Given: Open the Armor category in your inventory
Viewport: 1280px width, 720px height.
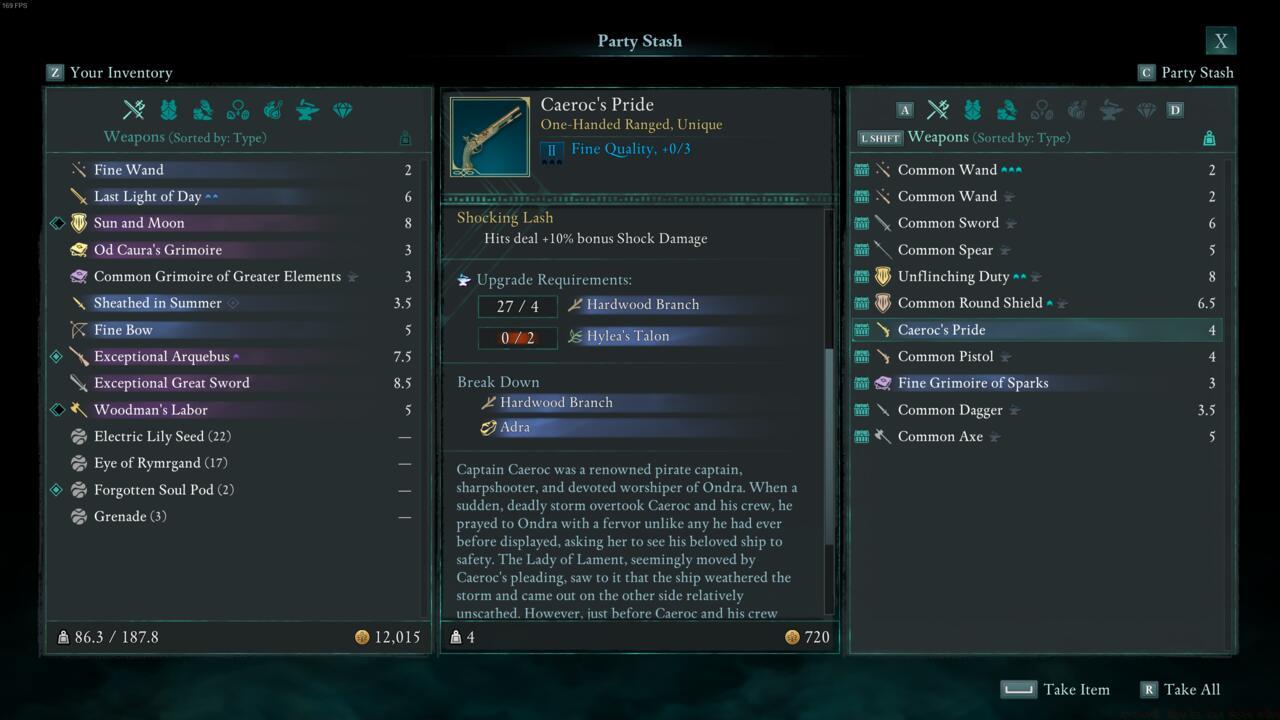Looking at the screenshot, I should [x=170, y=110].
